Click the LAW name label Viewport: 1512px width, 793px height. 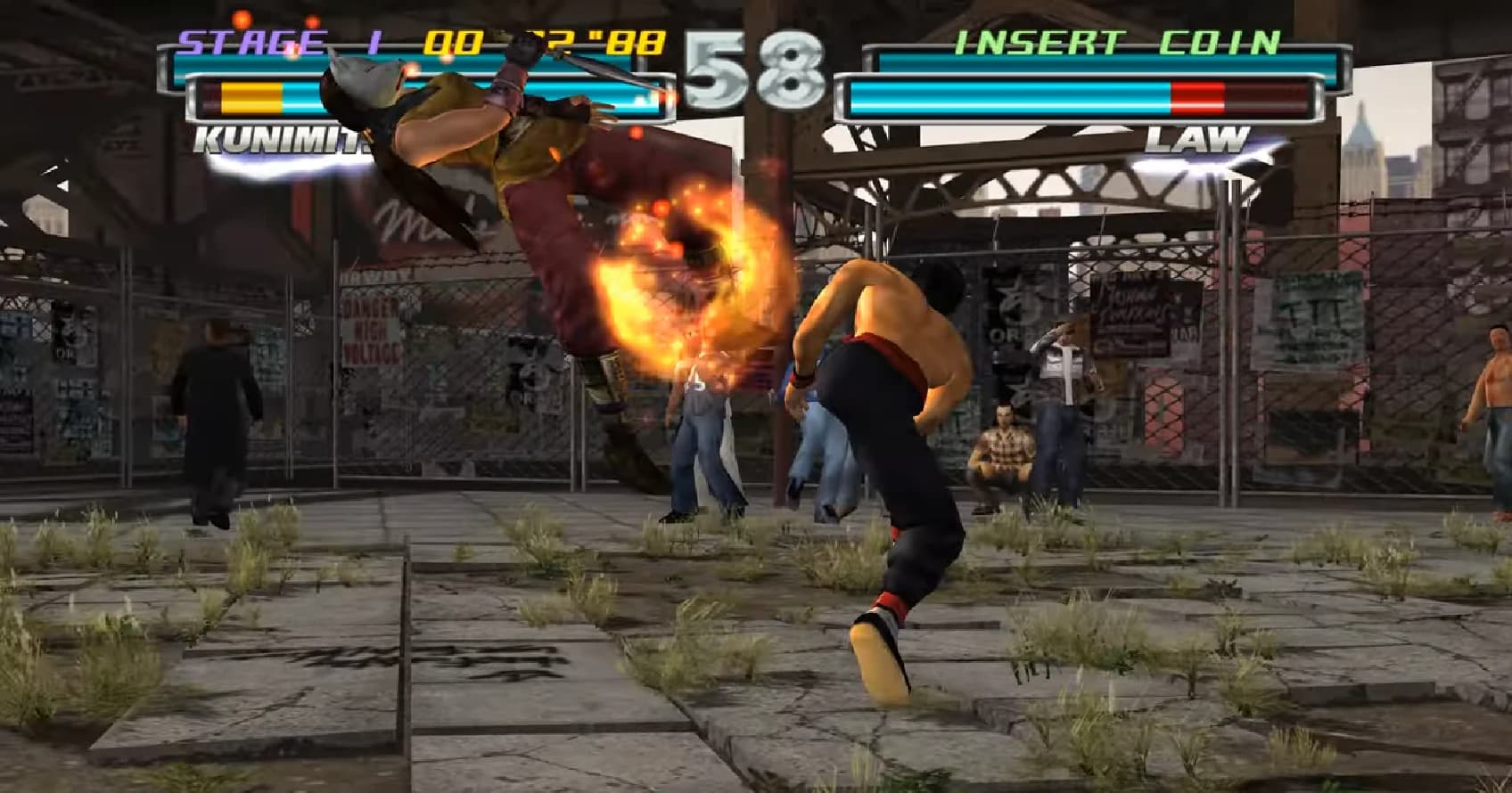1199,138
